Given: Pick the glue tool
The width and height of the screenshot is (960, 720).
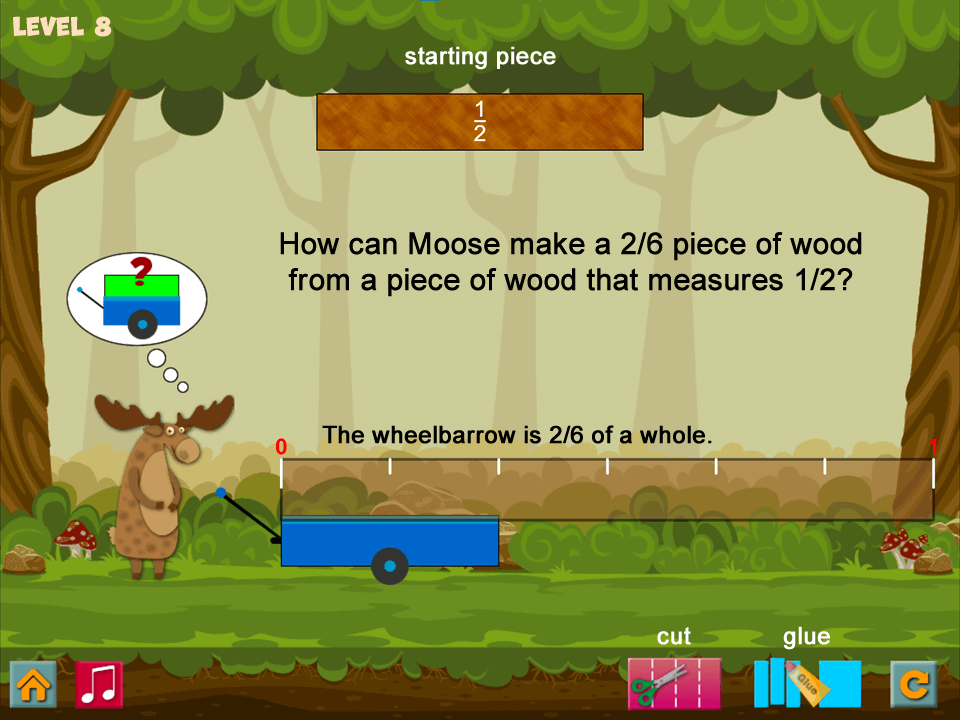Looking at the screenshot, I should tap(806, 684).
